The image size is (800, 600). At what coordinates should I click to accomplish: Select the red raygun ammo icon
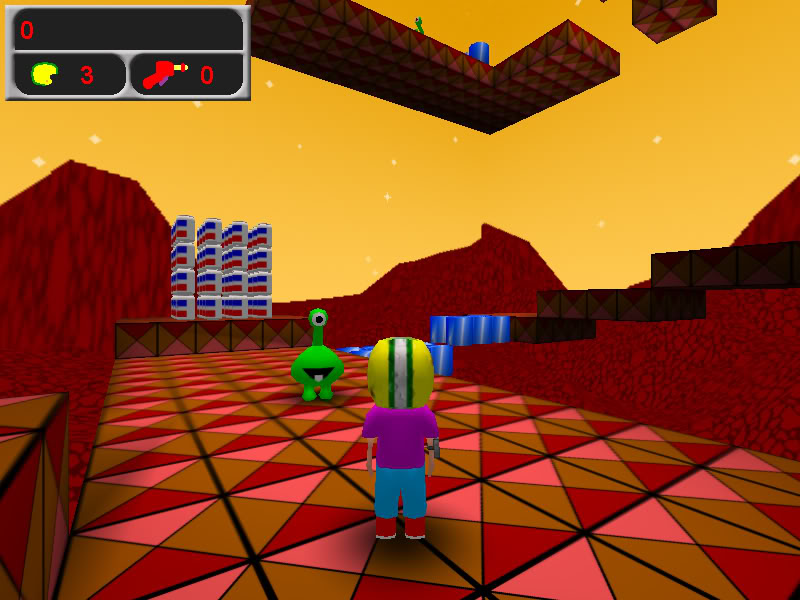[163, 74]
